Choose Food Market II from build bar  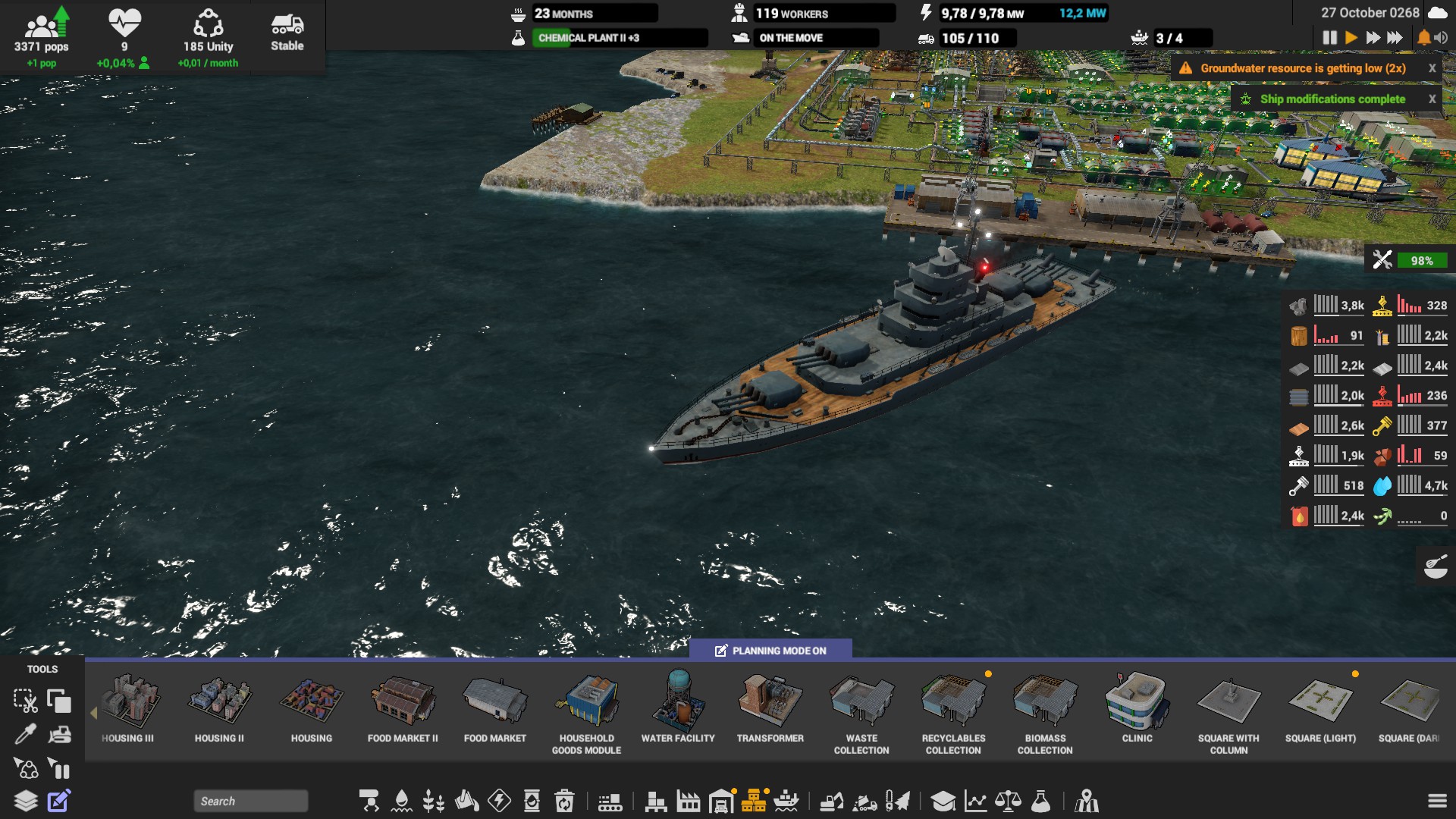(403, 707)
